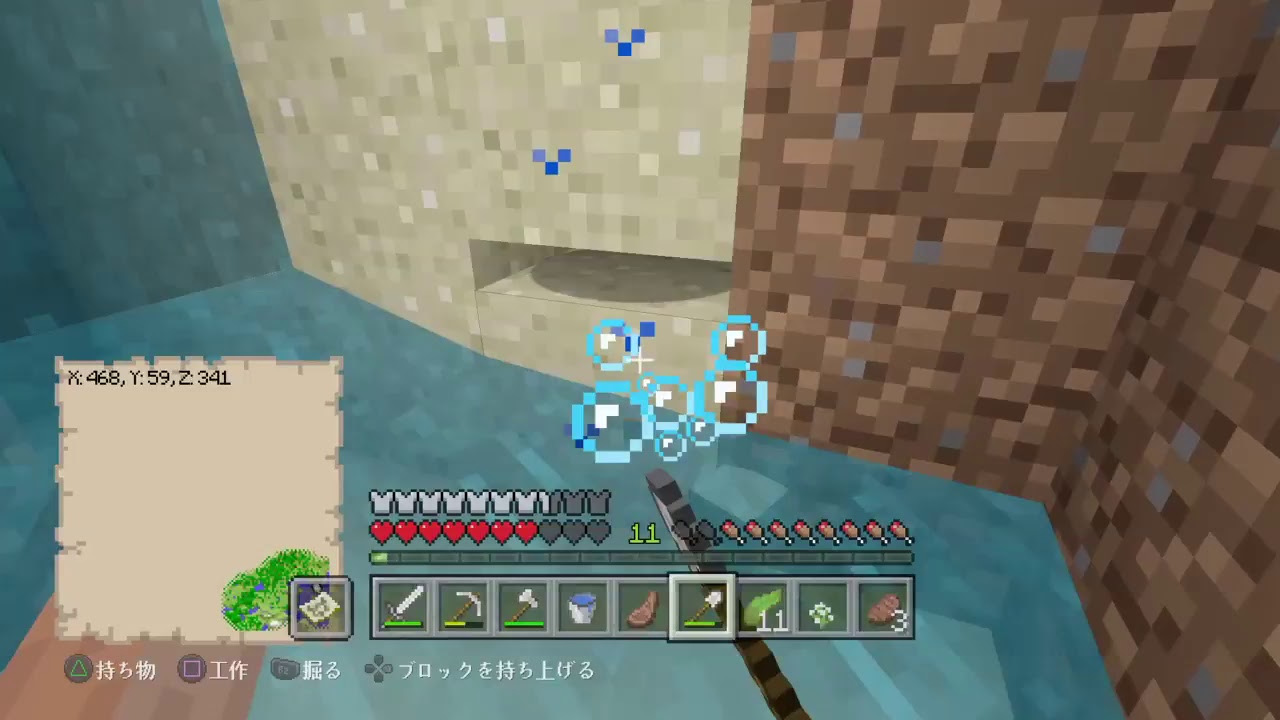Select the cooked porkchop stack of 3

click(883, 605)
